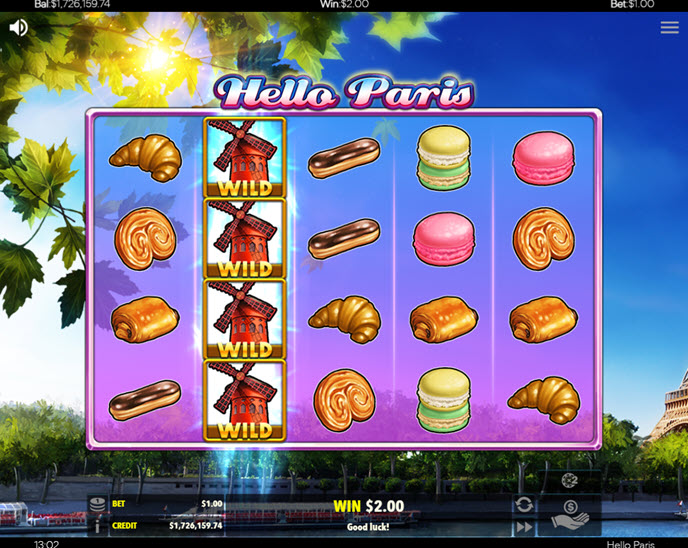
Task: Open bet settings with the coin stack icon
Action: click(97, 504)
